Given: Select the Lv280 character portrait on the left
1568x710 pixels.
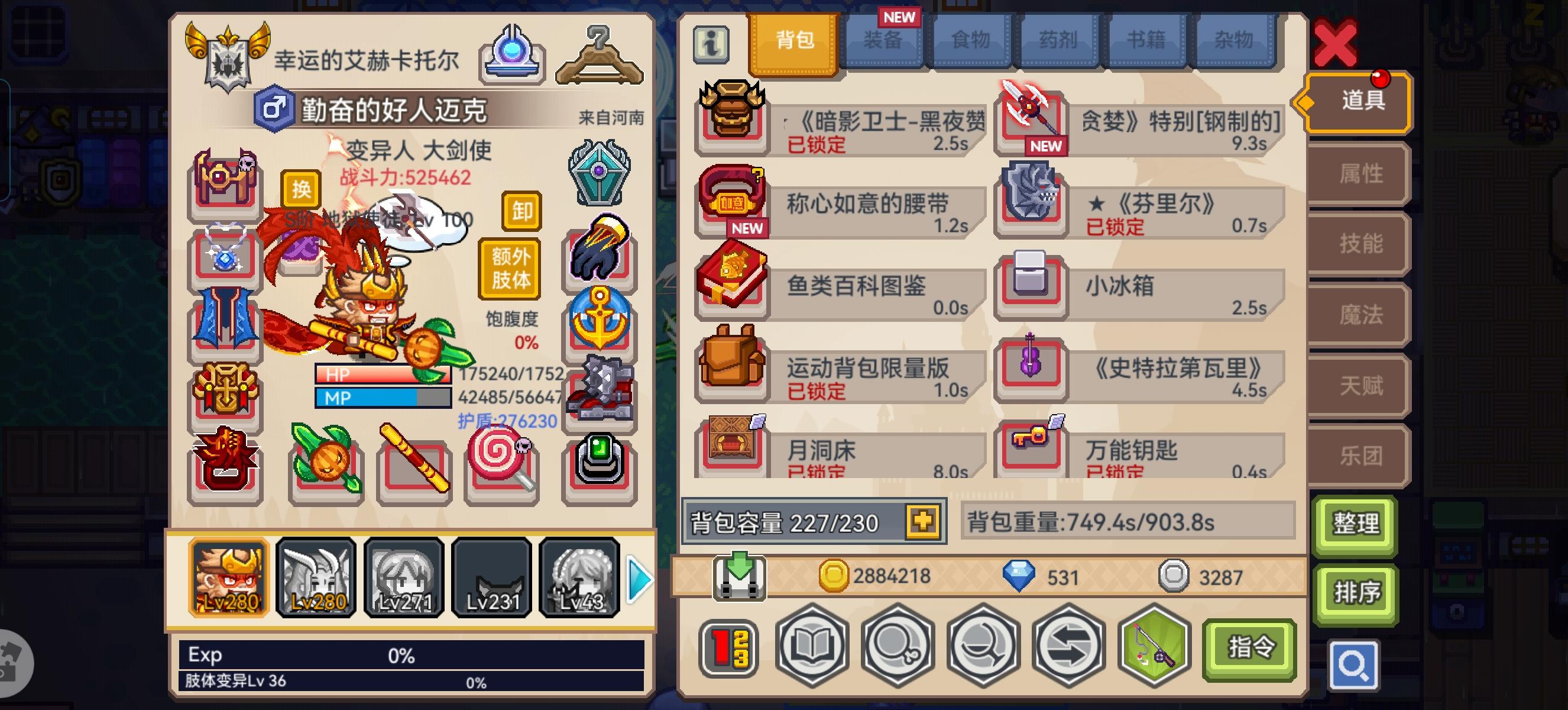Looking at the screenshot, I should pyautogui.click(x=228, y=577).
